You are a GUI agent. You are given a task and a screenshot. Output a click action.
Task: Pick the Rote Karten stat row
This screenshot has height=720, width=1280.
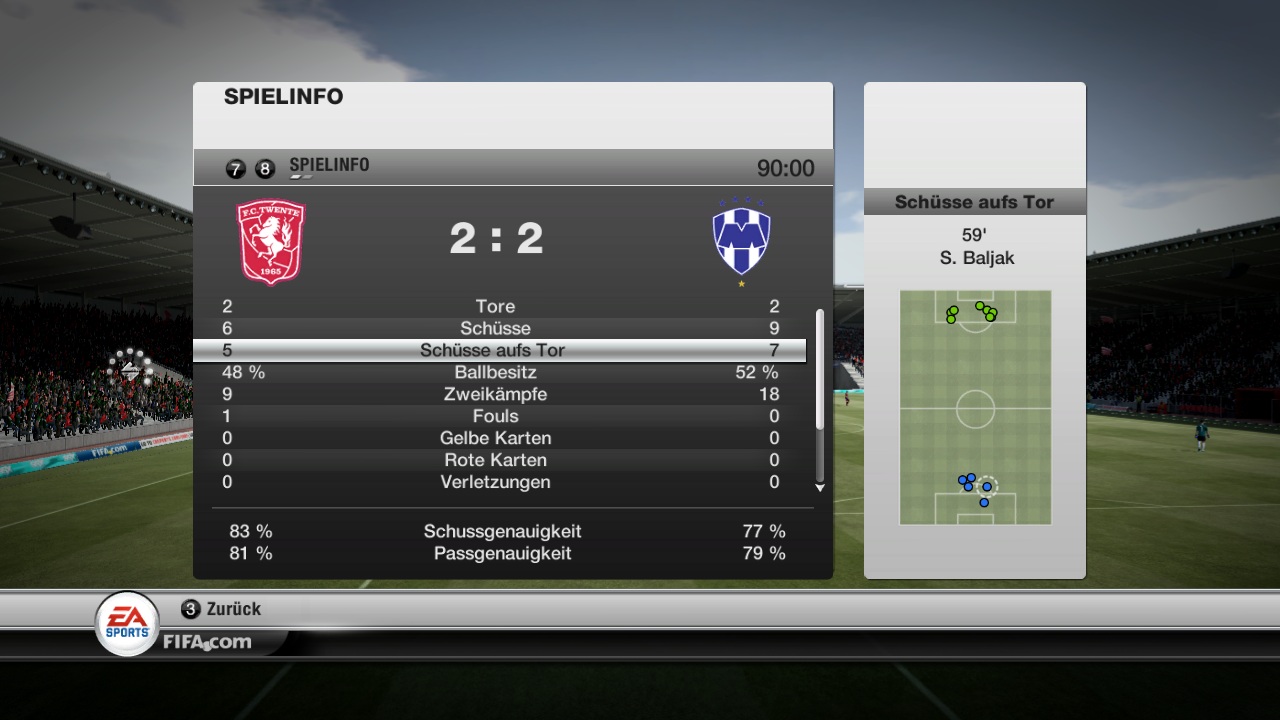[496, 460]
